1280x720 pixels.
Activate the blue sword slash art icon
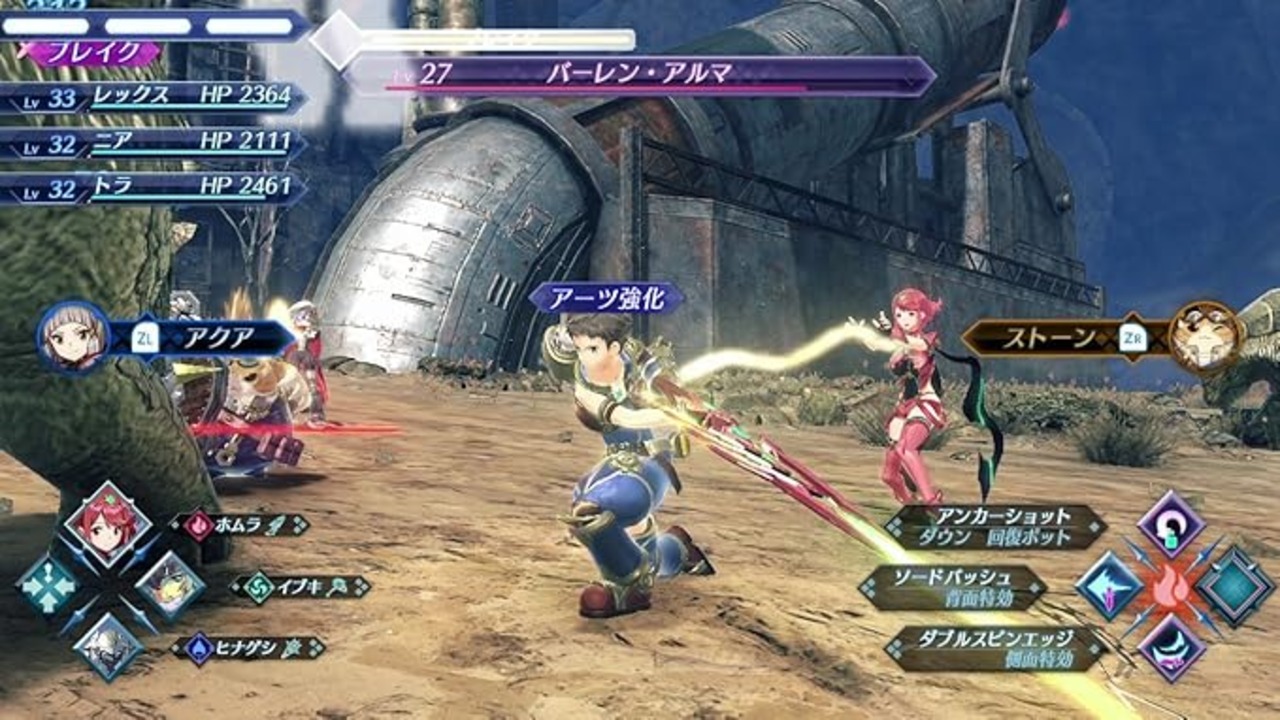pos(1109,586)
